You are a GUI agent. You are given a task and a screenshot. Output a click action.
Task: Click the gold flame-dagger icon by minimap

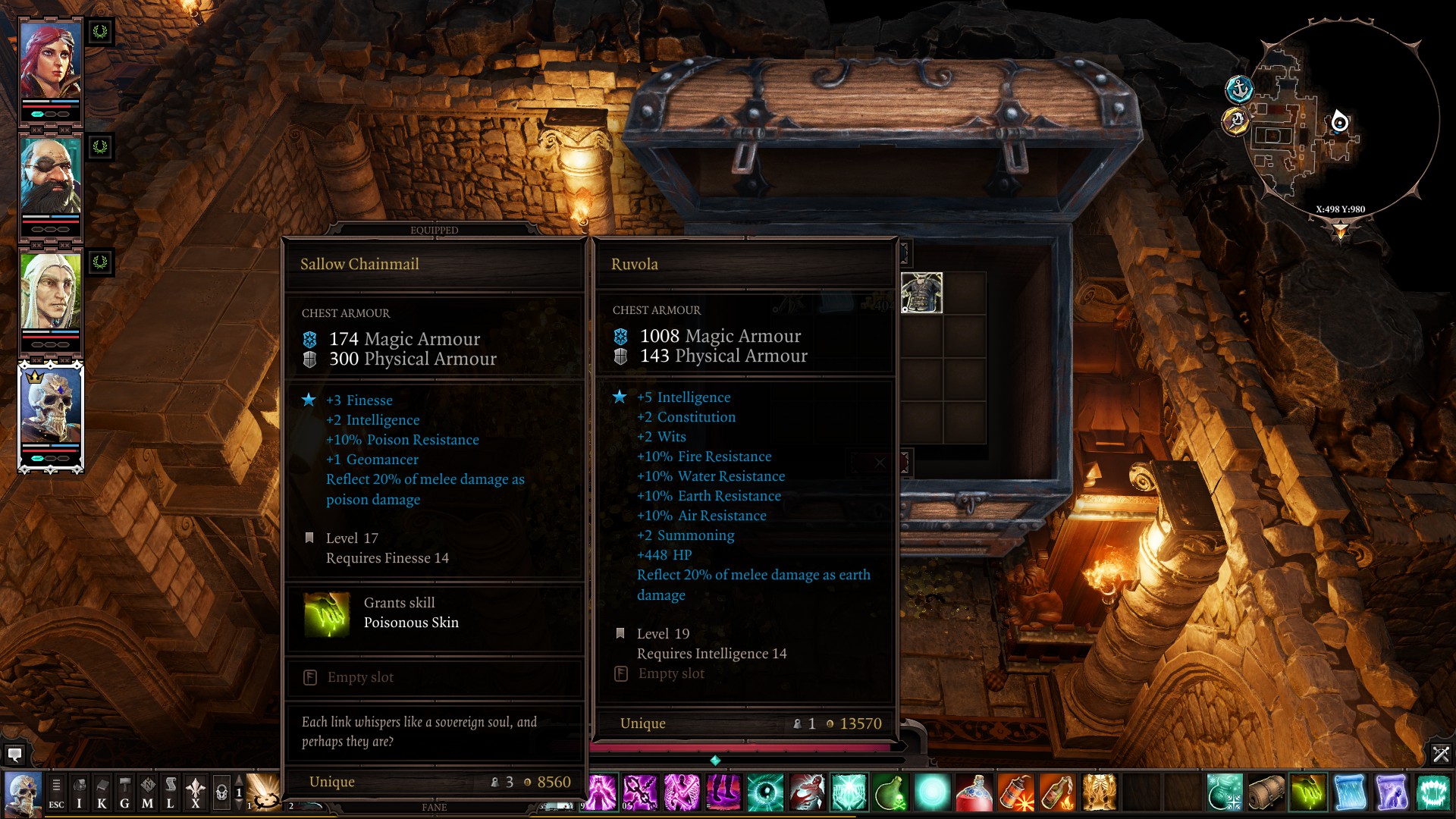tap(1236, 121)
